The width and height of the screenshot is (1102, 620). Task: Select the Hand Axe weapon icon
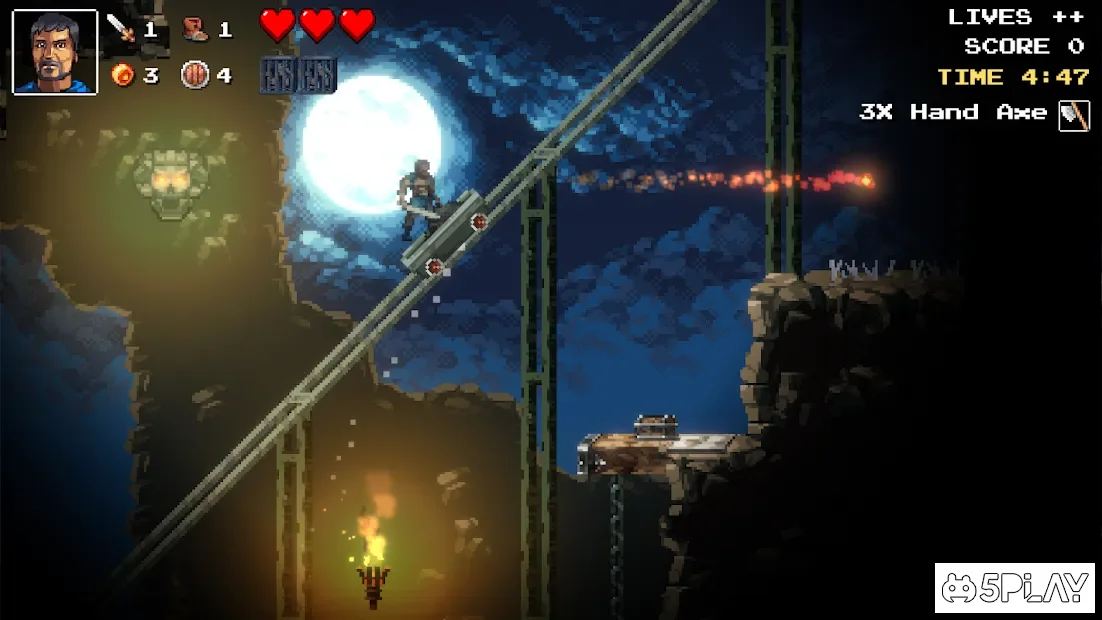click(x=1074, y=114)
